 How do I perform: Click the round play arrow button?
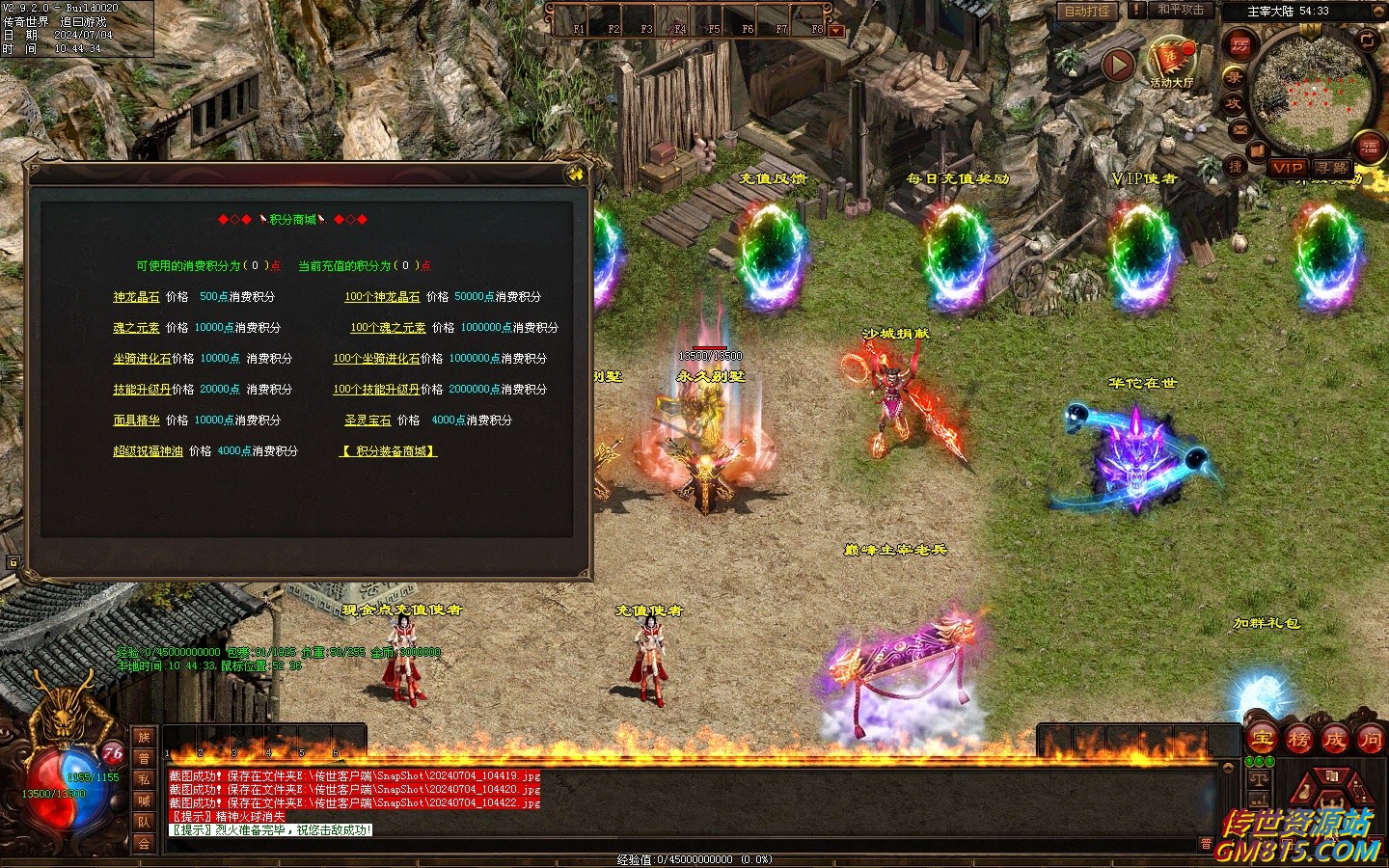click(x=1118, y=65)
